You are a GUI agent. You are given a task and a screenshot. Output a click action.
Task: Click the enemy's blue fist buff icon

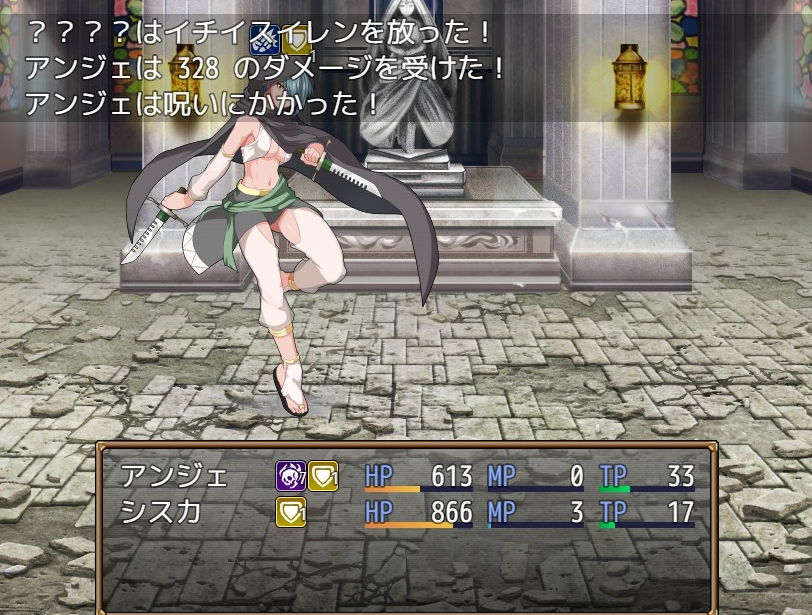tap(264, 40)
